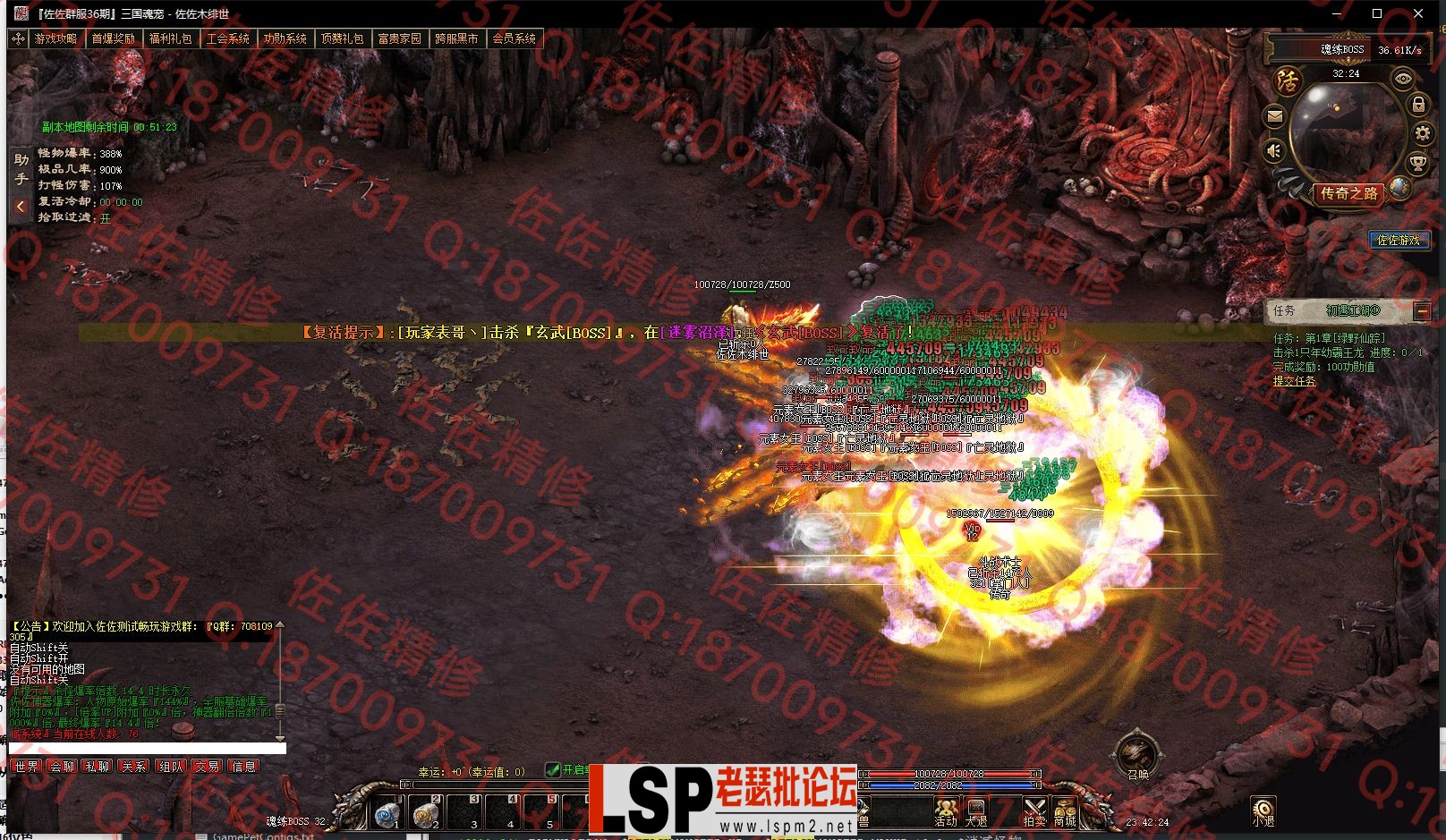Screen dimensions: 1446x840
Task: Open the 福利礼包 welfare gift pack menu
Action: pos(170,38)
